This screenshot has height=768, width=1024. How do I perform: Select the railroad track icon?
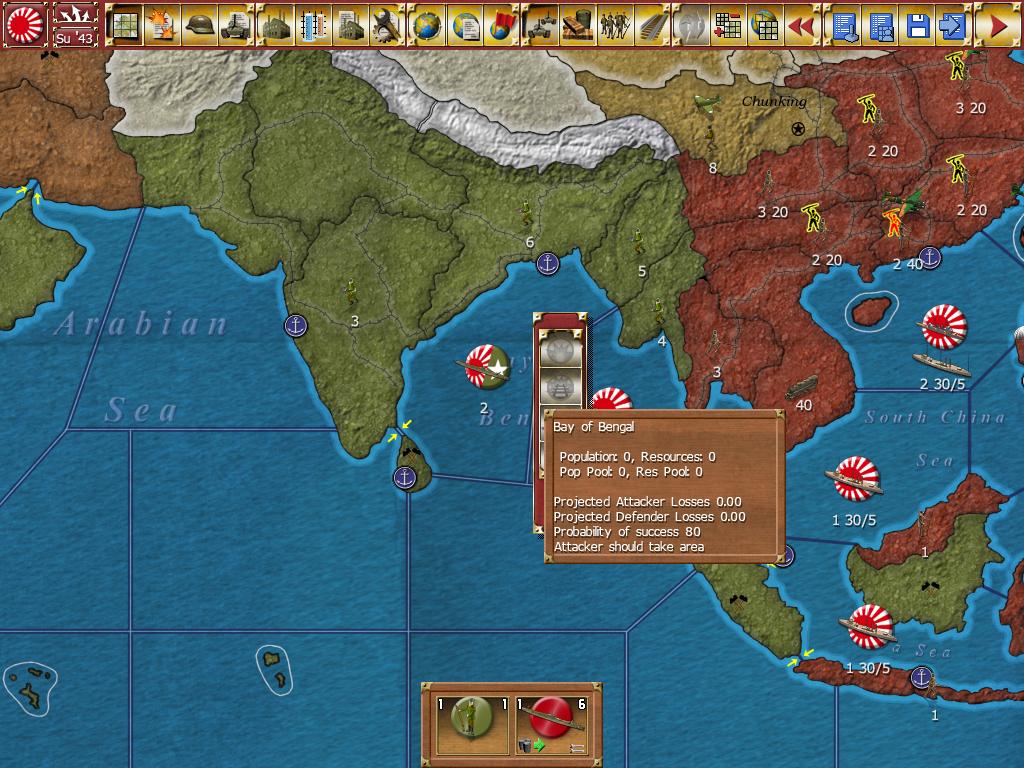(x=653, y=25)
